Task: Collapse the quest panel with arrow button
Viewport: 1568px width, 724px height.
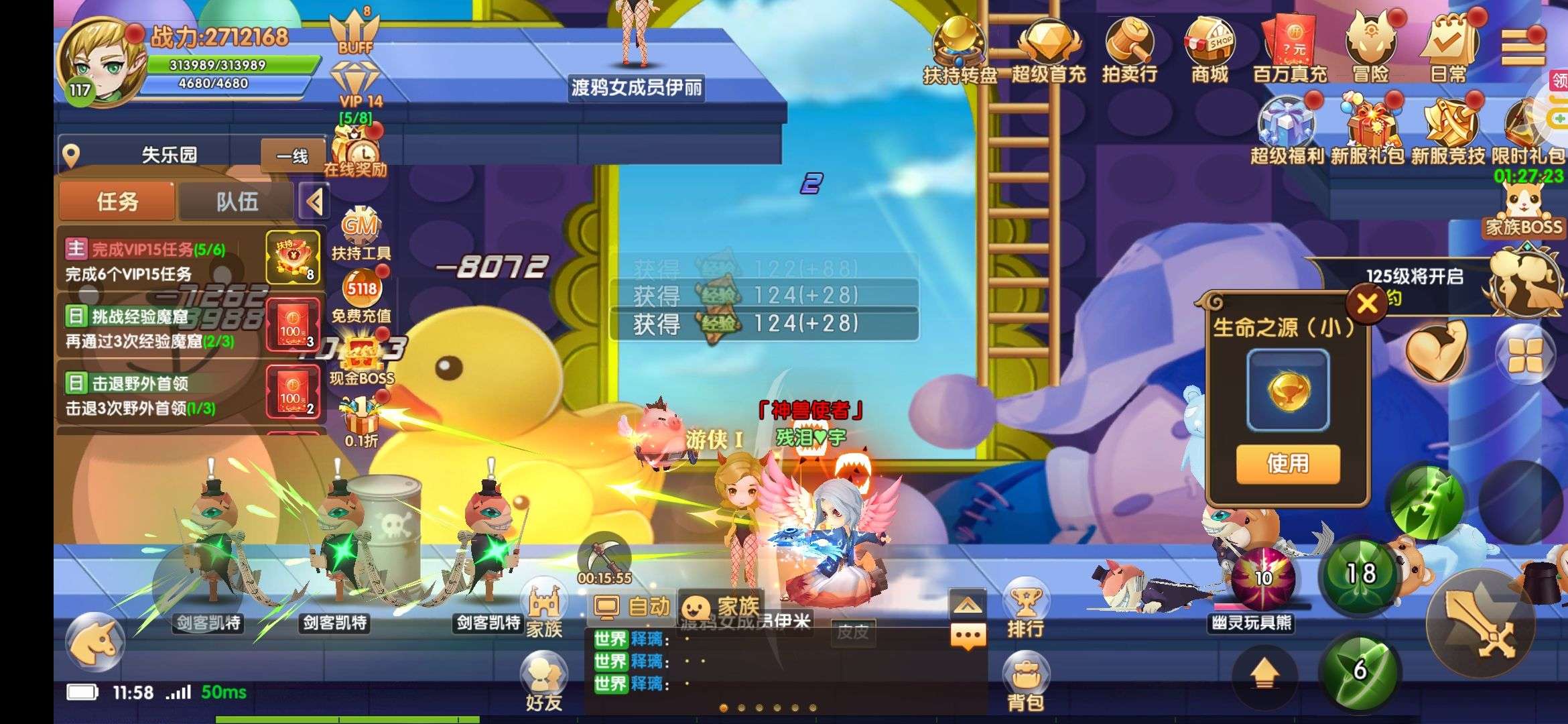Action: (314, 201)
